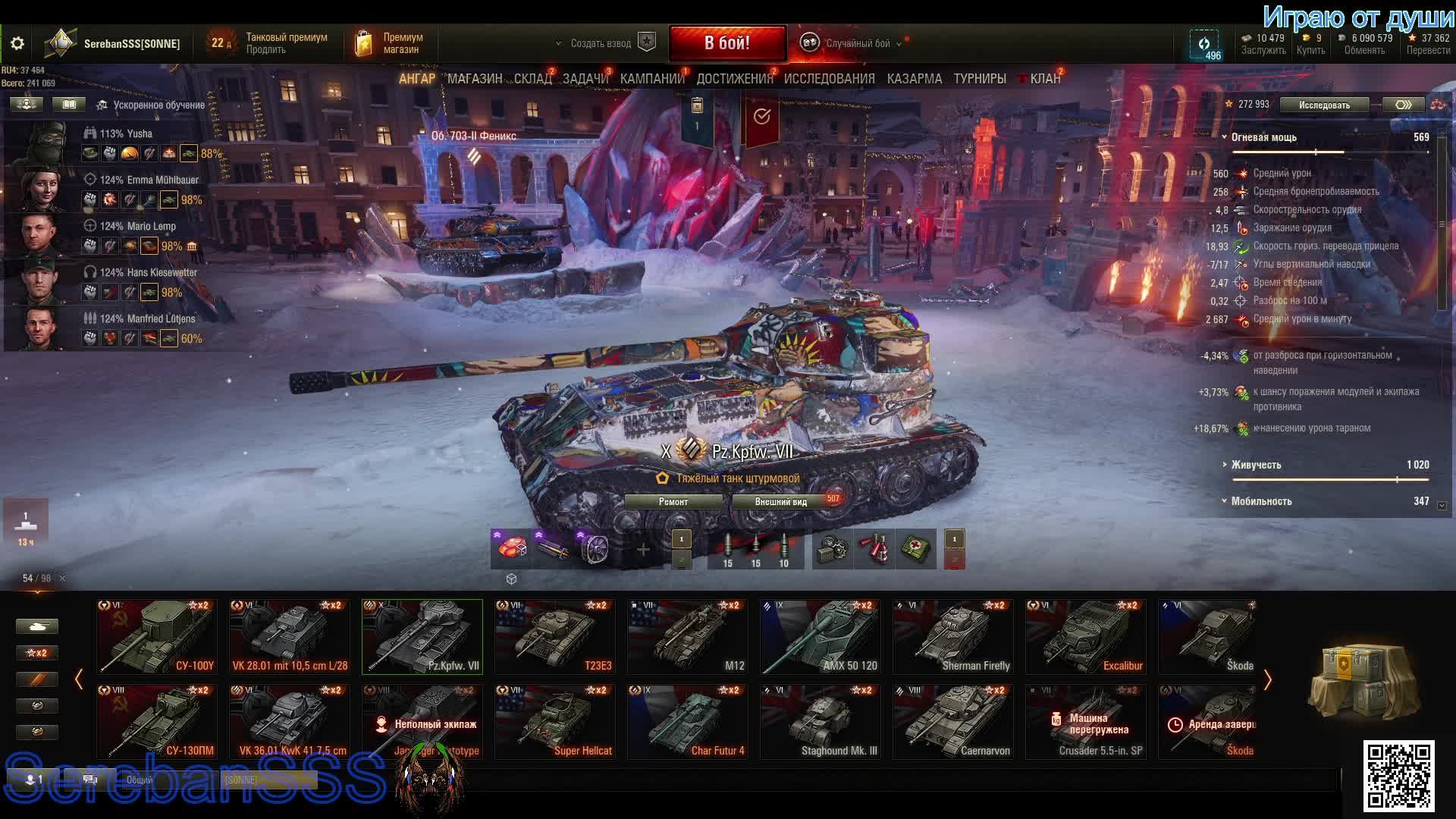Viewport: 1456px width, 819px height.
Task: Open the КАЗАРМА tab
Action: pyautogui.click(x=914, y=79)
